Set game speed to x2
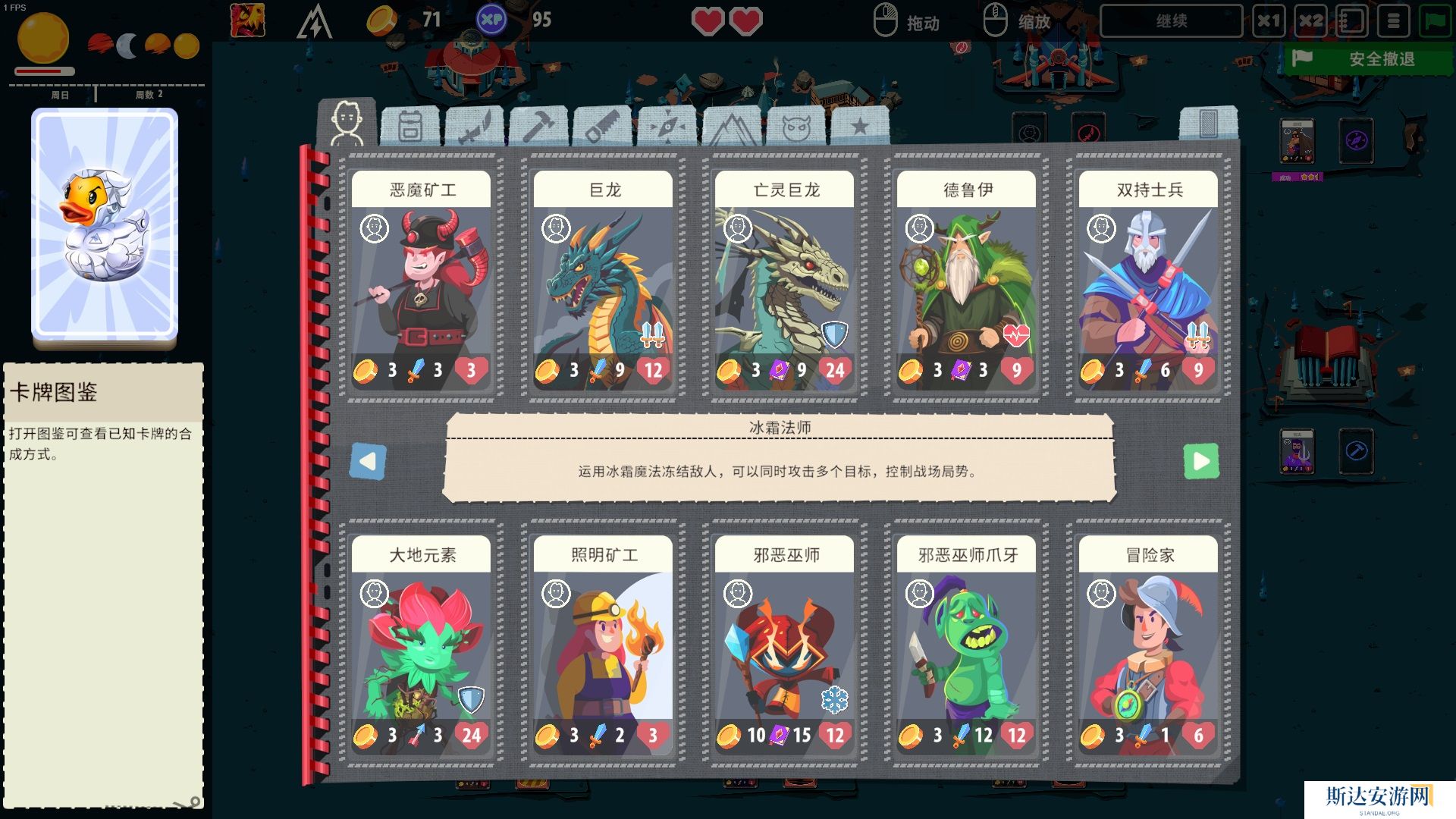The height and width of the screenshot is (819, 1456). click(1310, 21)
